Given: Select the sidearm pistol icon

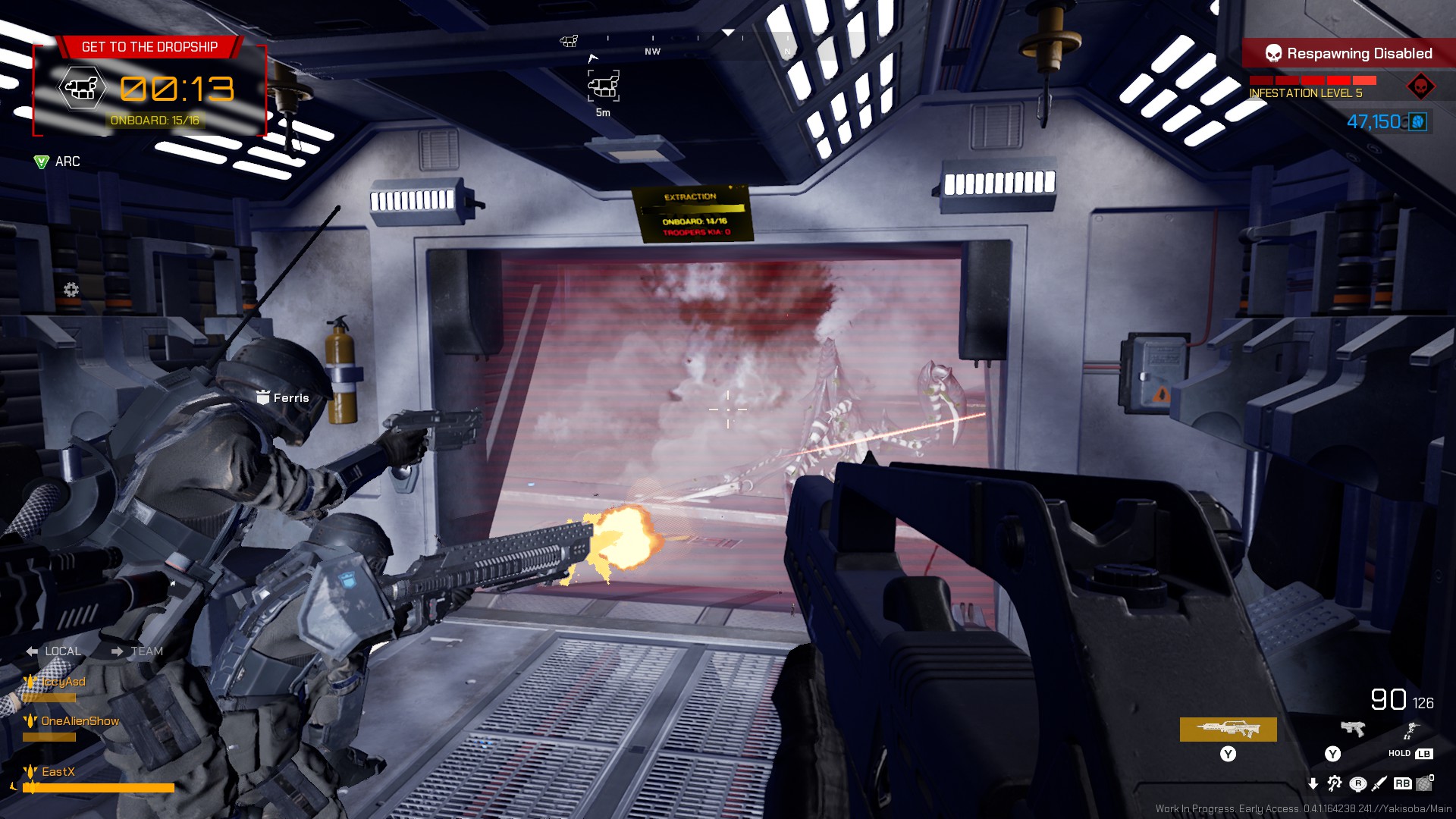Looking at the screenshot, I should (1352, 729).
